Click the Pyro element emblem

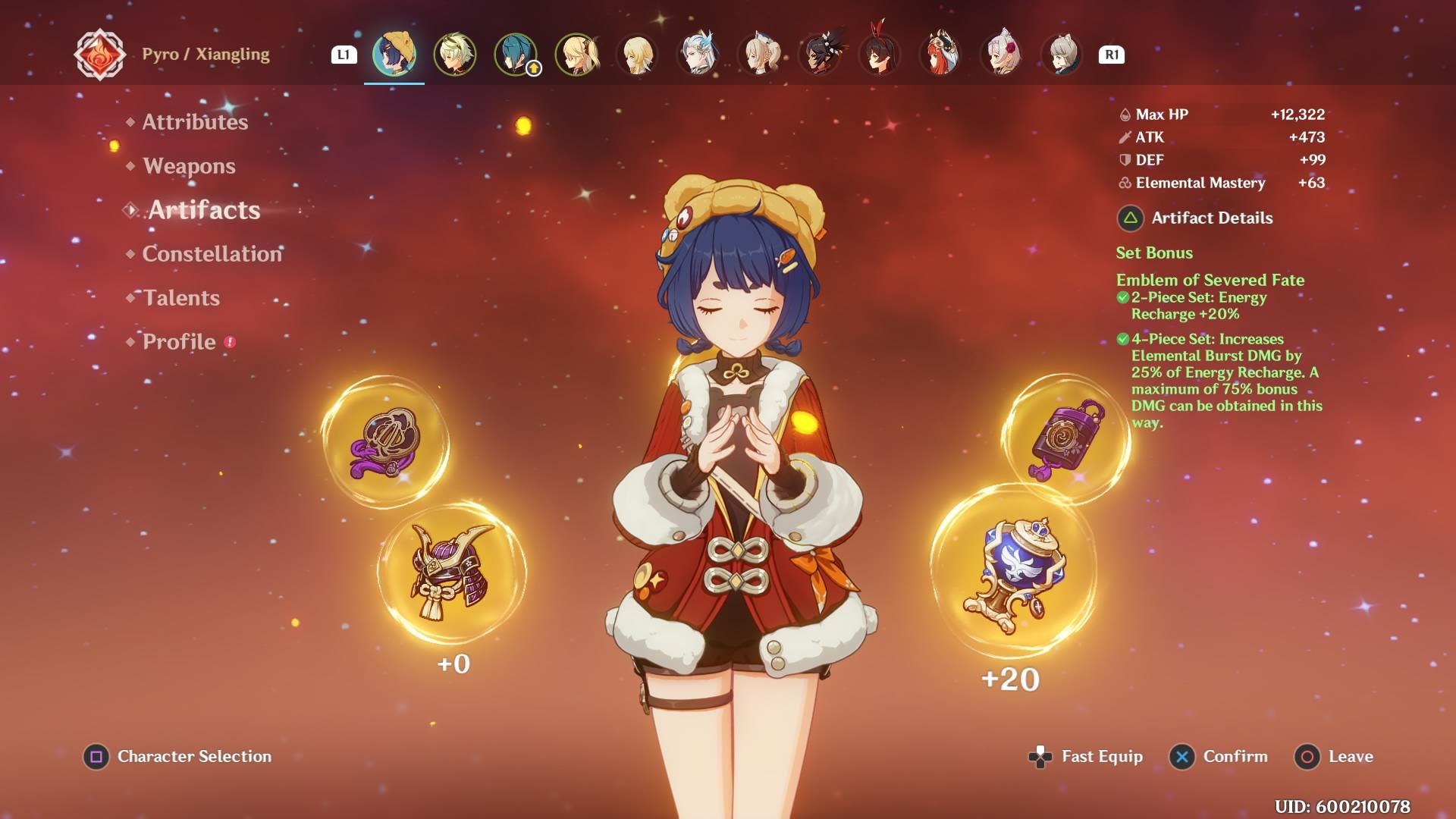99,55
